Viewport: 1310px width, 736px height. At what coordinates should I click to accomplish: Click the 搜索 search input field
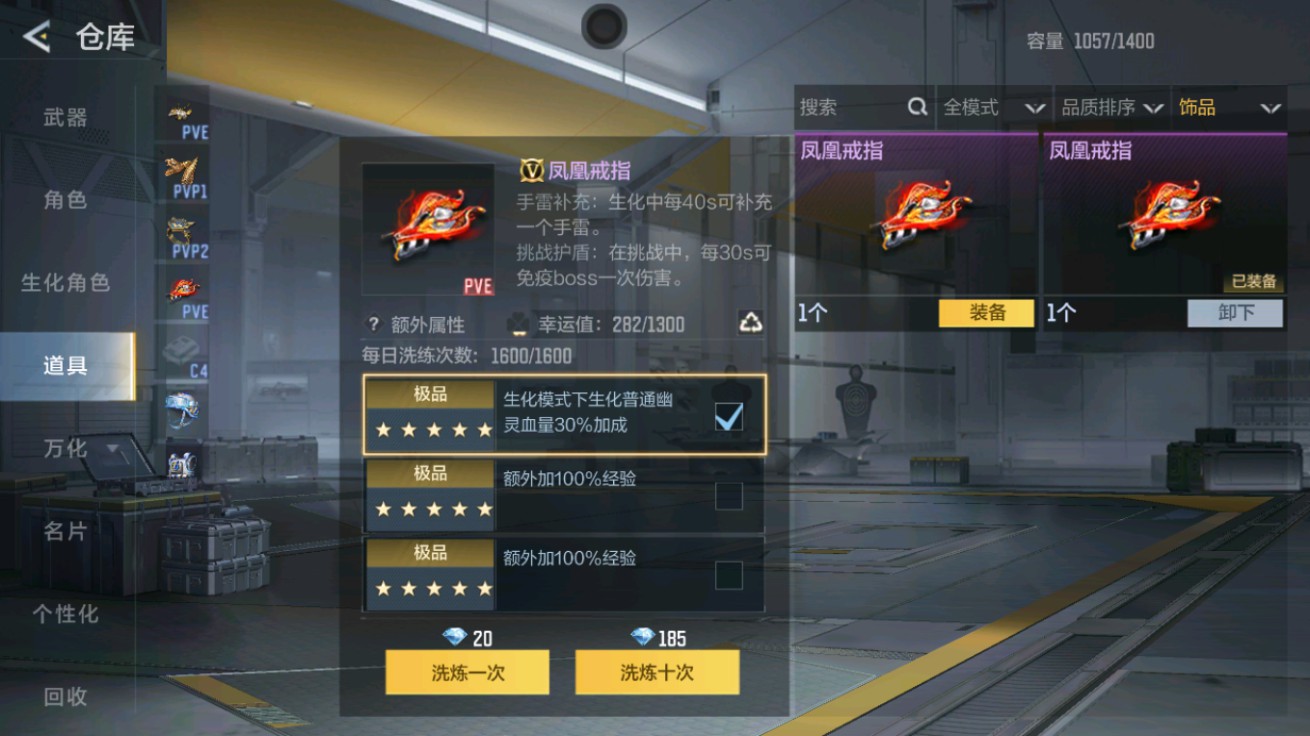[850, 107]
